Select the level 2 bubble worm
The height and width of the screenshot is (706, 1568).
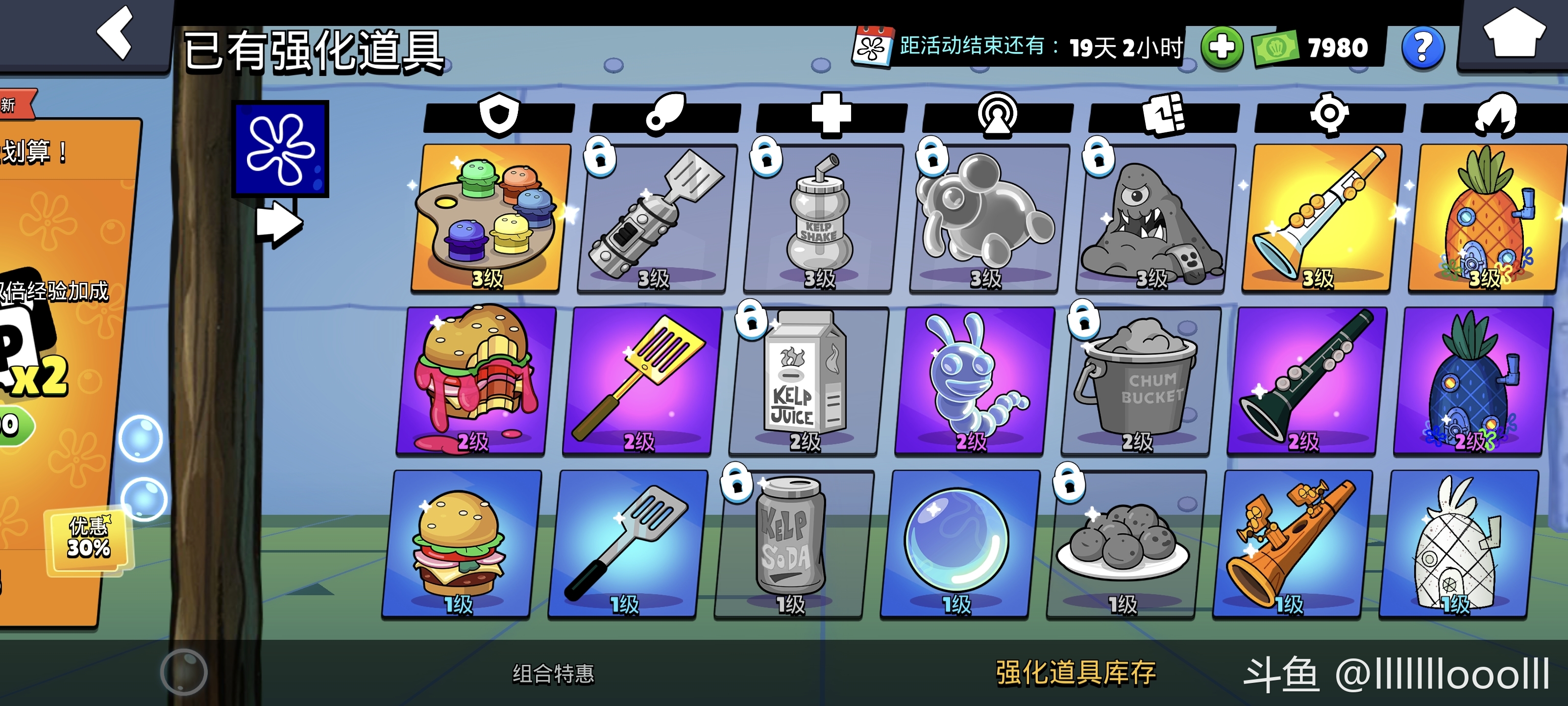[x=973, y=381]
